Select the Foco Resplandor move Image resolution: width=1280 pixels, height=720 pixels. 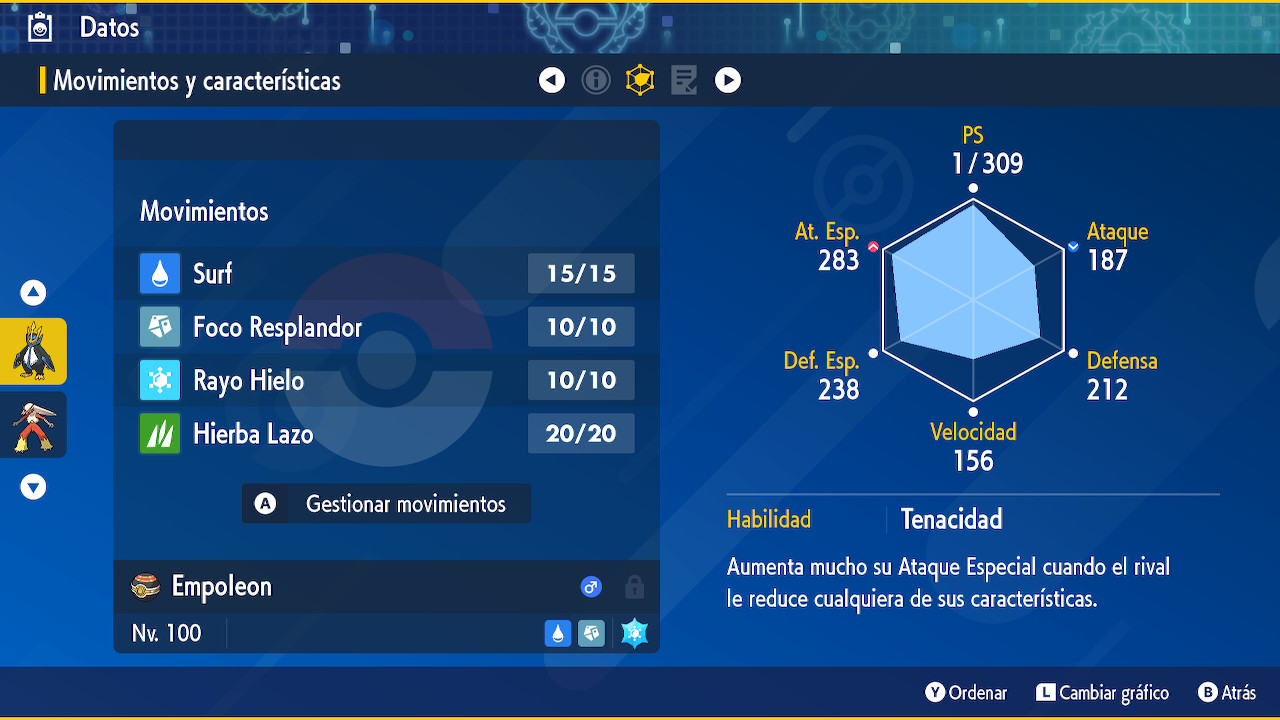click(387, 327)
